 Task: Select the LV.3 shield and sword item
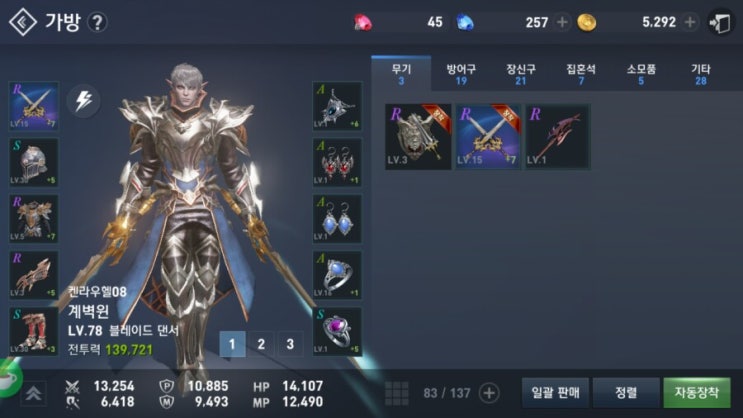pyautogui.click(x=417, y=136)
